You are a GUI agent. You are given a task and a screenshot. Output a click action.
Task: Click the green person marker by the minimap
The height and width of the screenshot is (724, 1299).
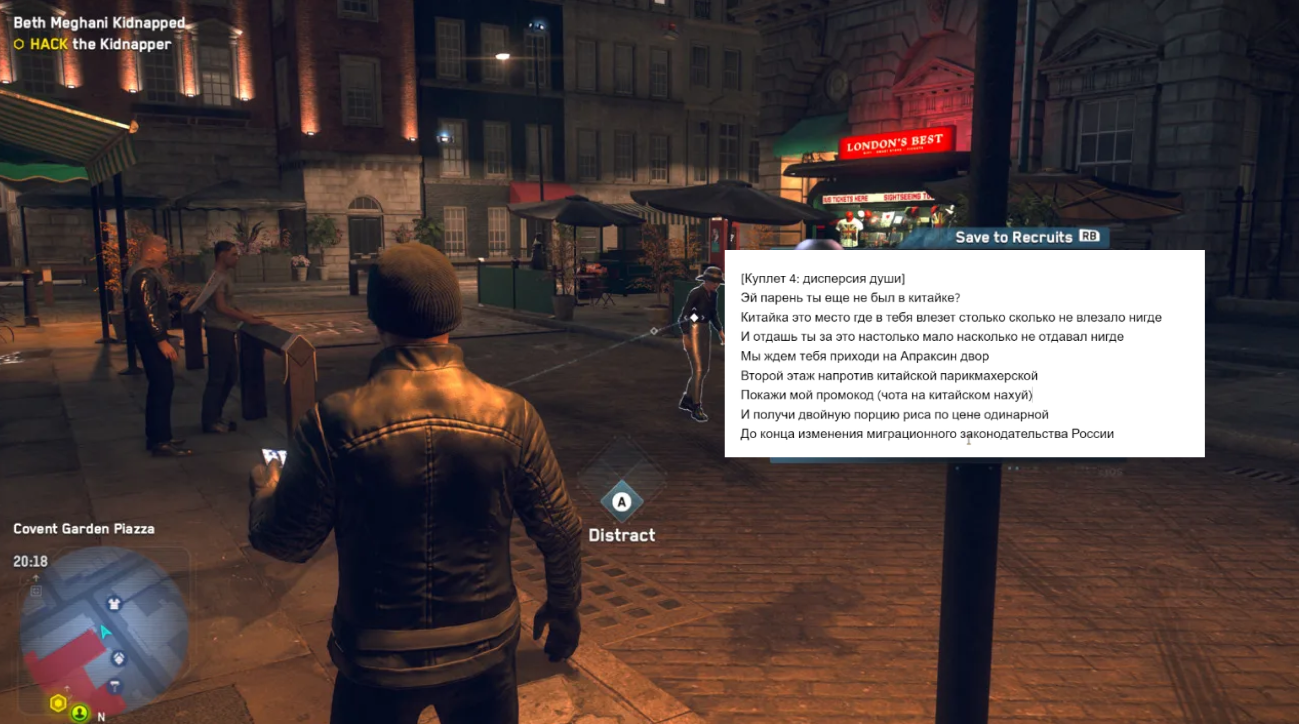(79, 713)
